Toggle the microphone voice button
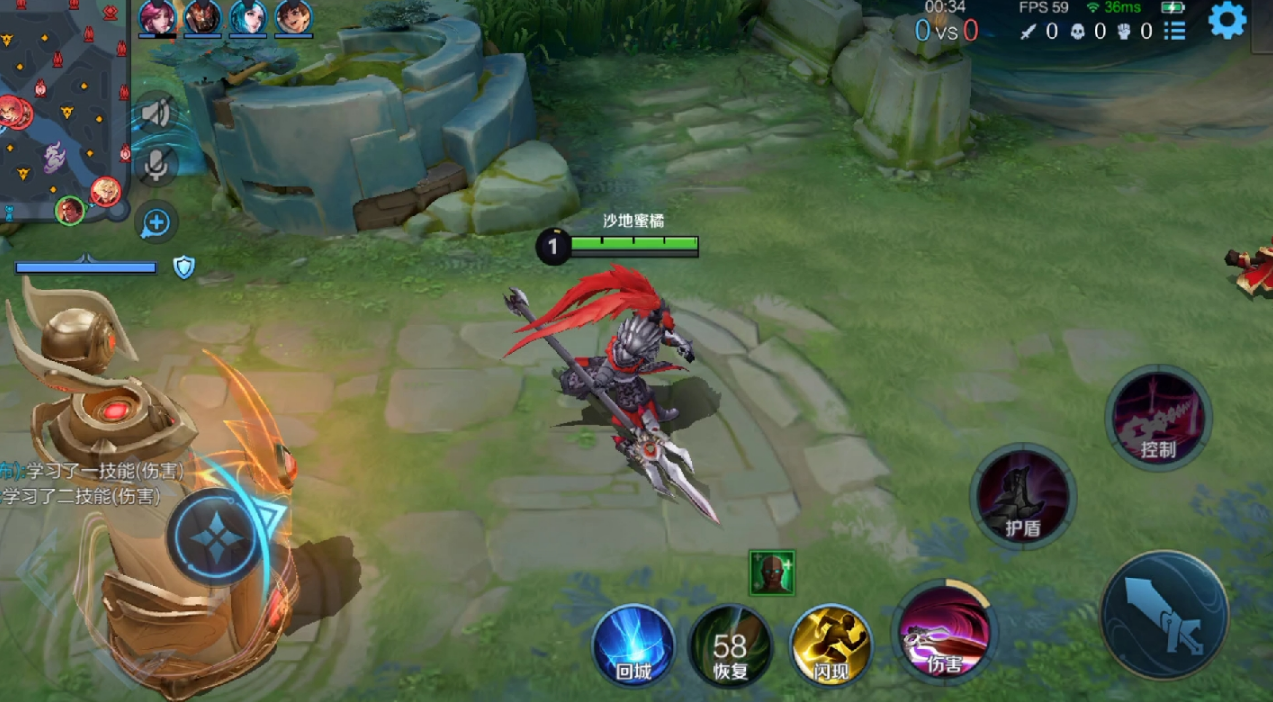Image resolution: width=1273 pixels, height=702 pixels. point(156,165)
